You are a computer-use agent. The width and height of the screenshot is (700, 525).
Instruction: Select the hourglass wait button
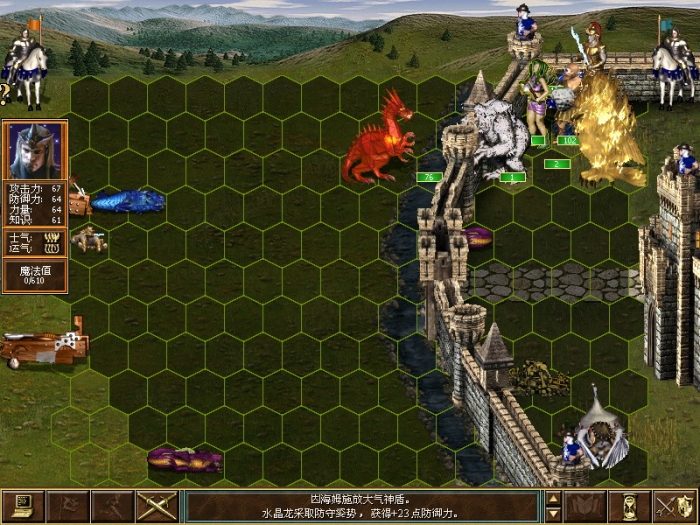[x=630, y=507]
